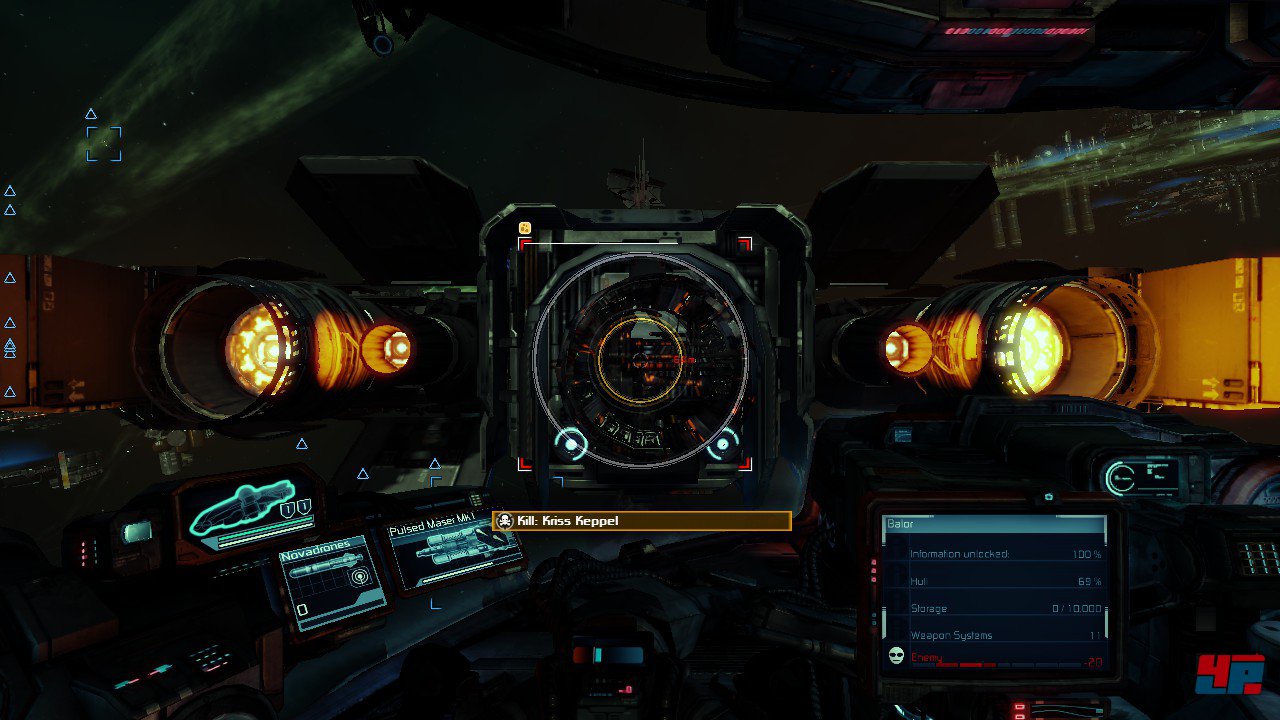Click the right cyan ring icon on the reticle
Screen dimensions: 1280x720
[x=723, y=444]
